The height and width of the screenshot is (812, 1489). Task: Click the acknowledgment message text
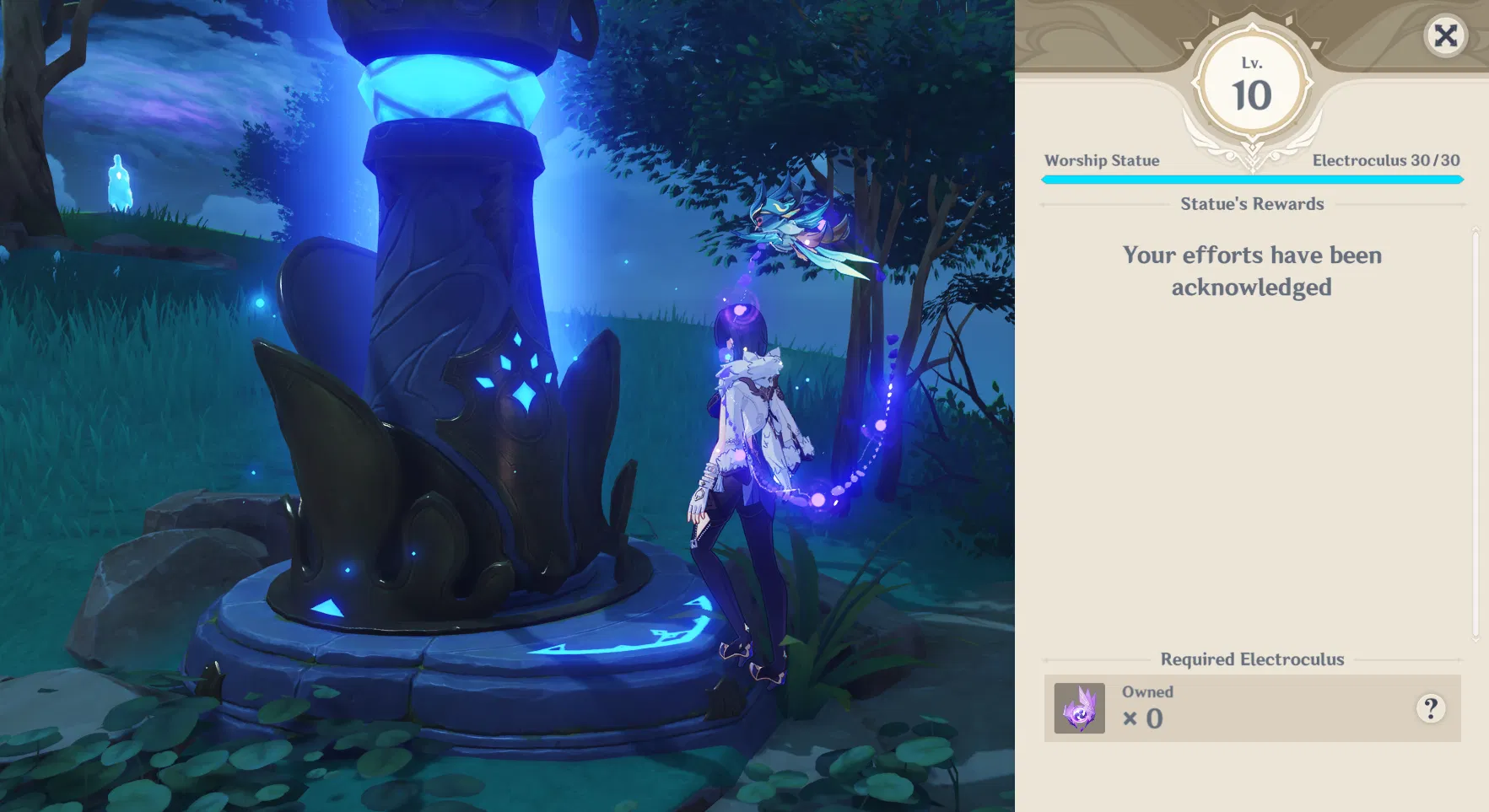point(1251,271)
